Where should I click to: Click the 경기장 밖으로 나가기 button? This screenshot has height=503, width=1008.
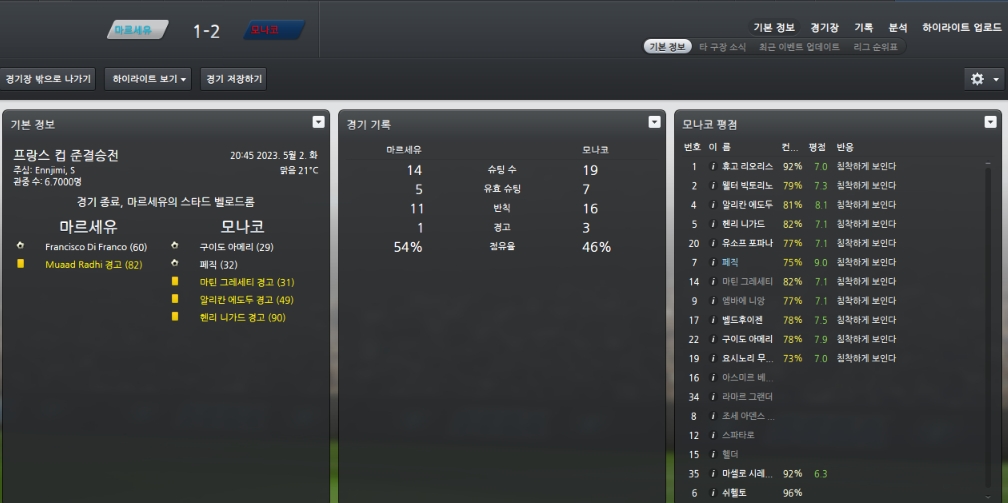pos(48,79)
